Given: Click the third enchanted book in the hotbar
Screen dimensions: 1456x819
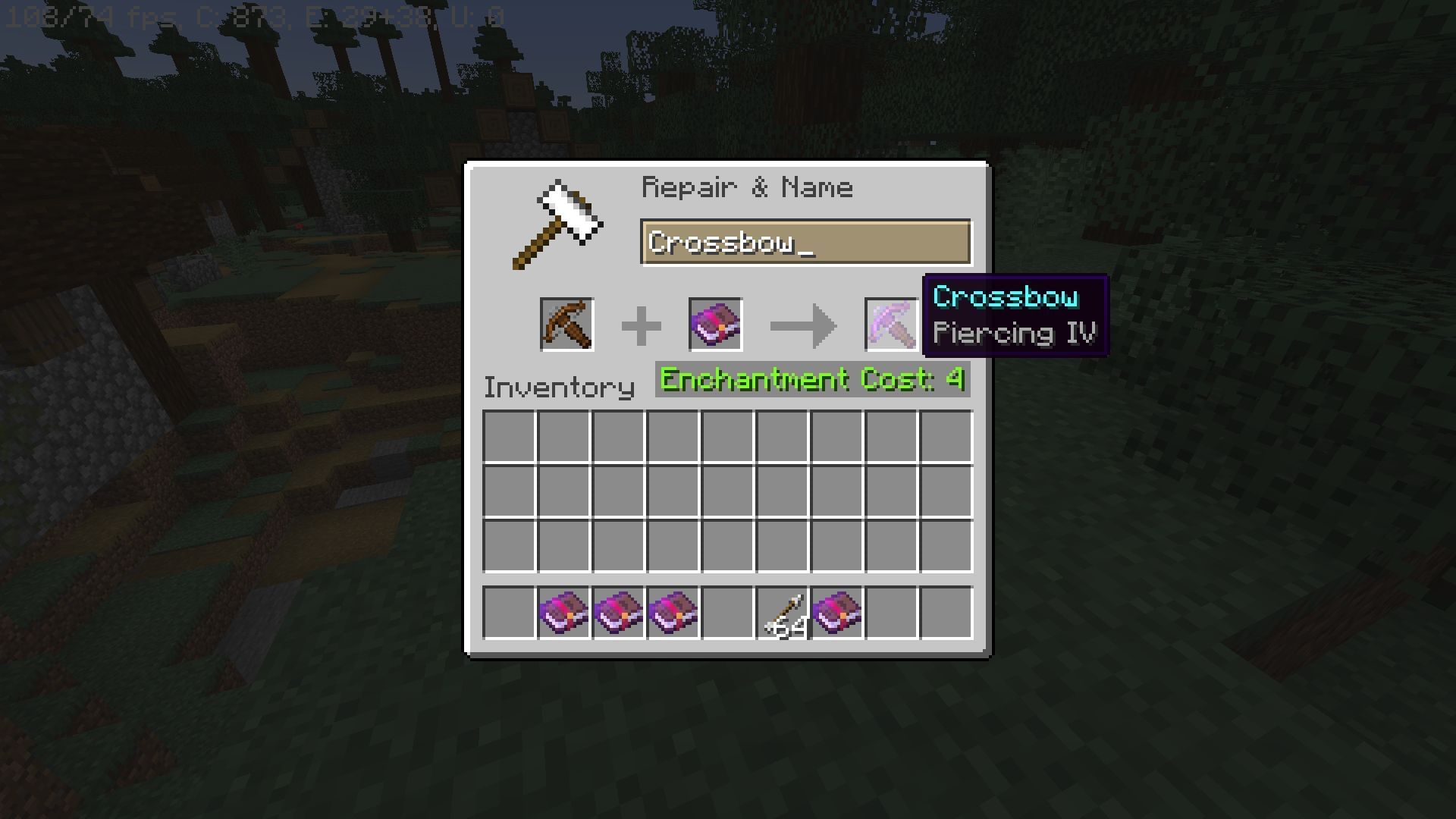Looking at the screenshot, I should 672,613.
